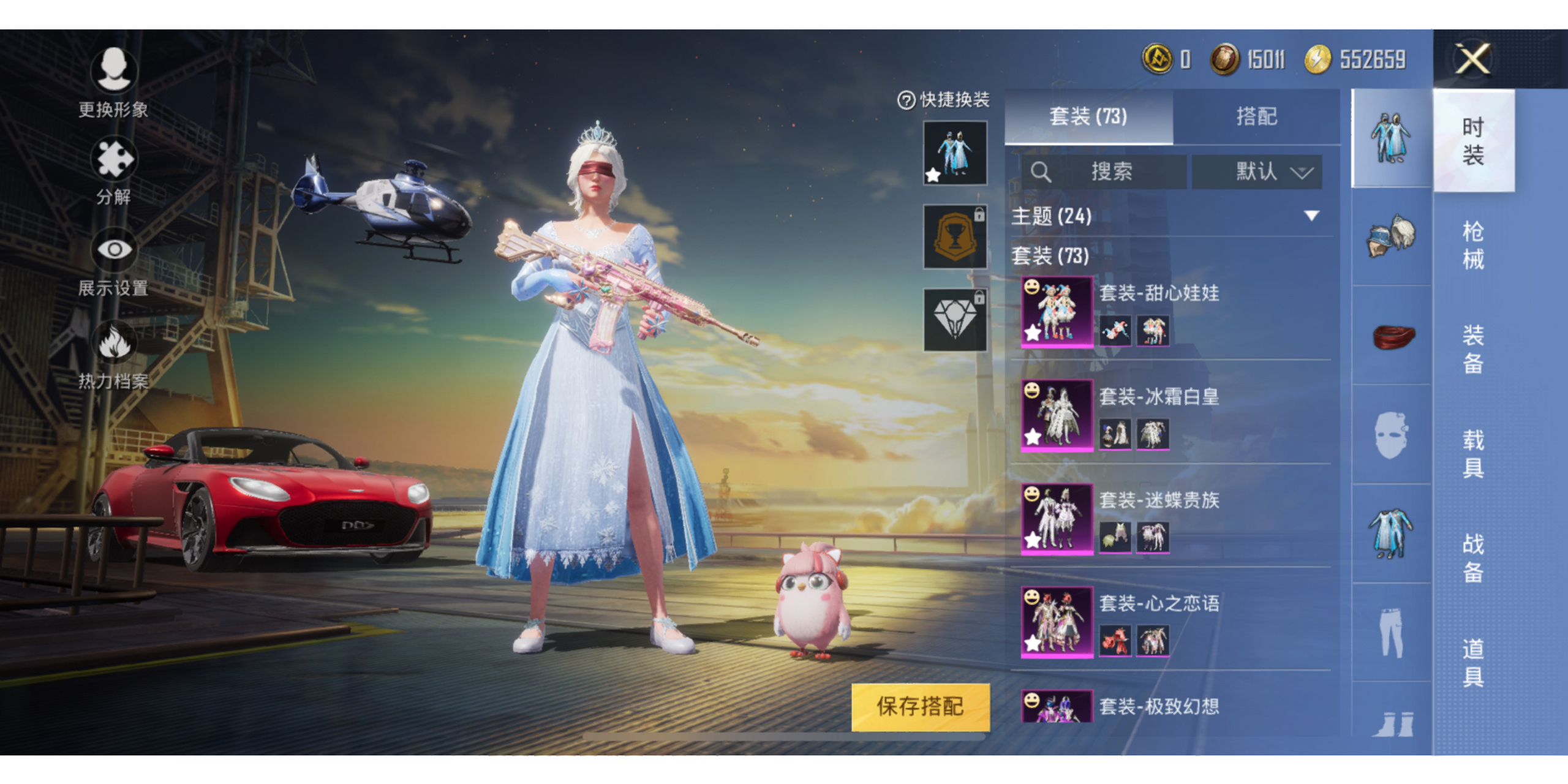Save the outfit with 保存搭配
This screenshot has height=784, width=1568.
tap(920, 706)
